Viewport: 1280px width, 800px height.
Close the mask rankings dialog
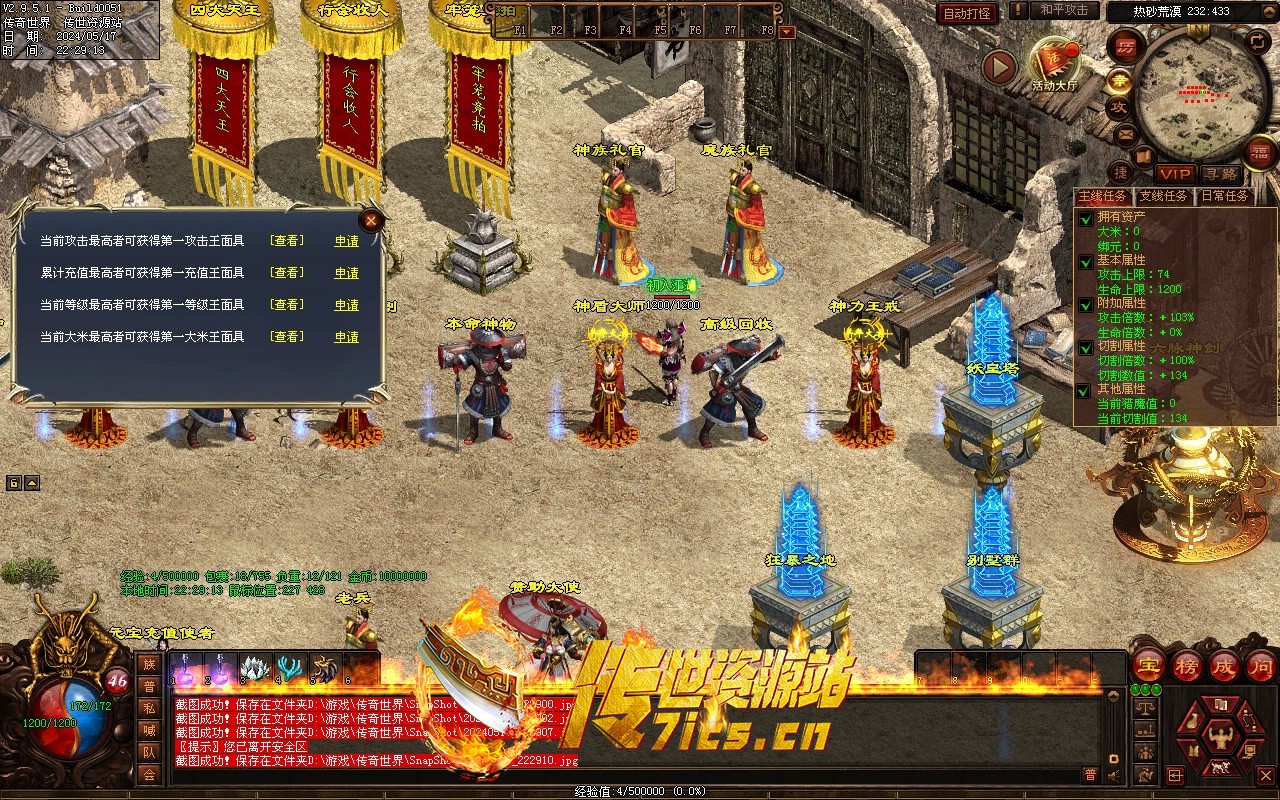(x=371, y=220)
